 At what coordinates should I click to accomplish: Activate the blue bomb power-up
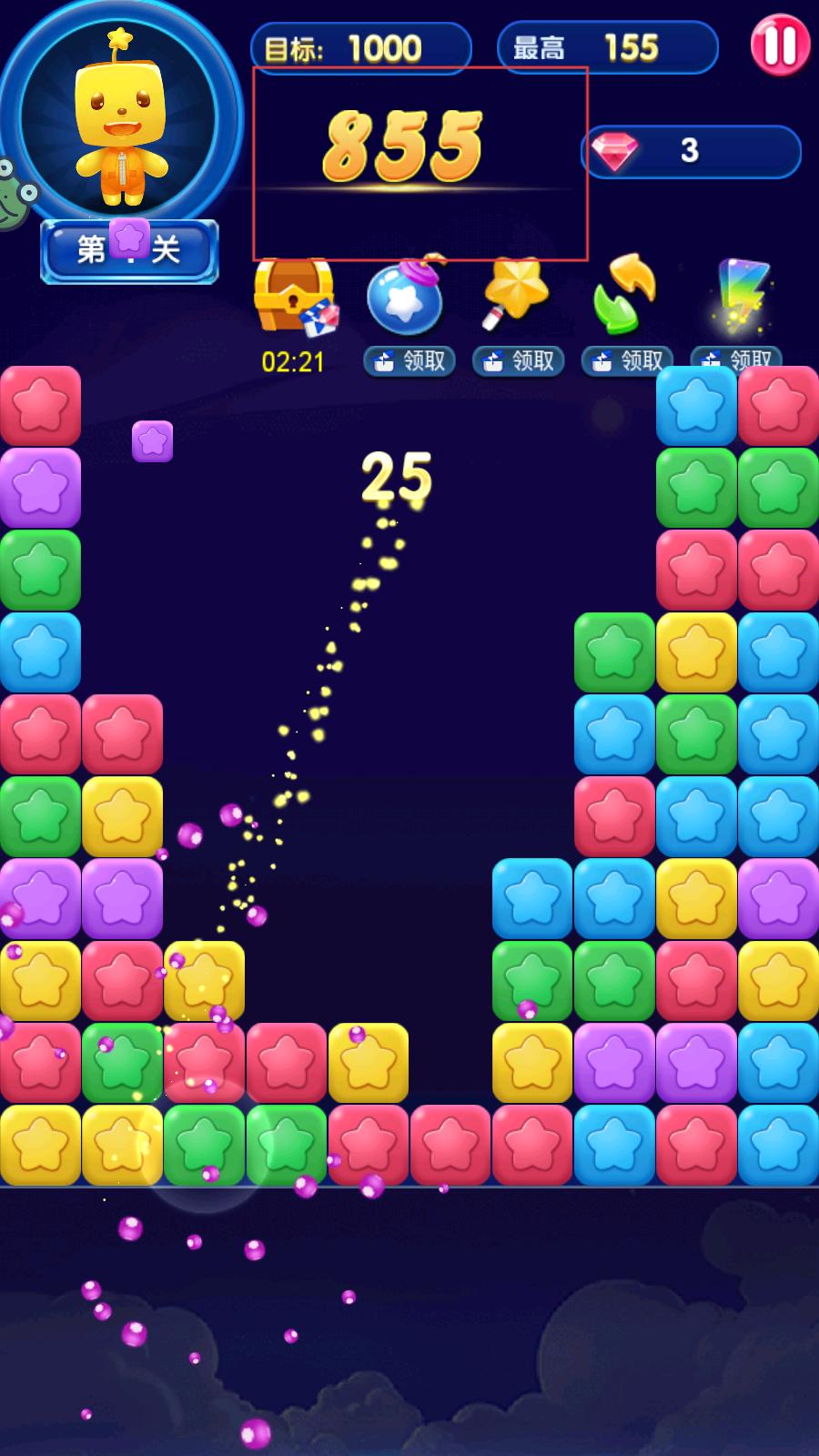click(406, 297)
